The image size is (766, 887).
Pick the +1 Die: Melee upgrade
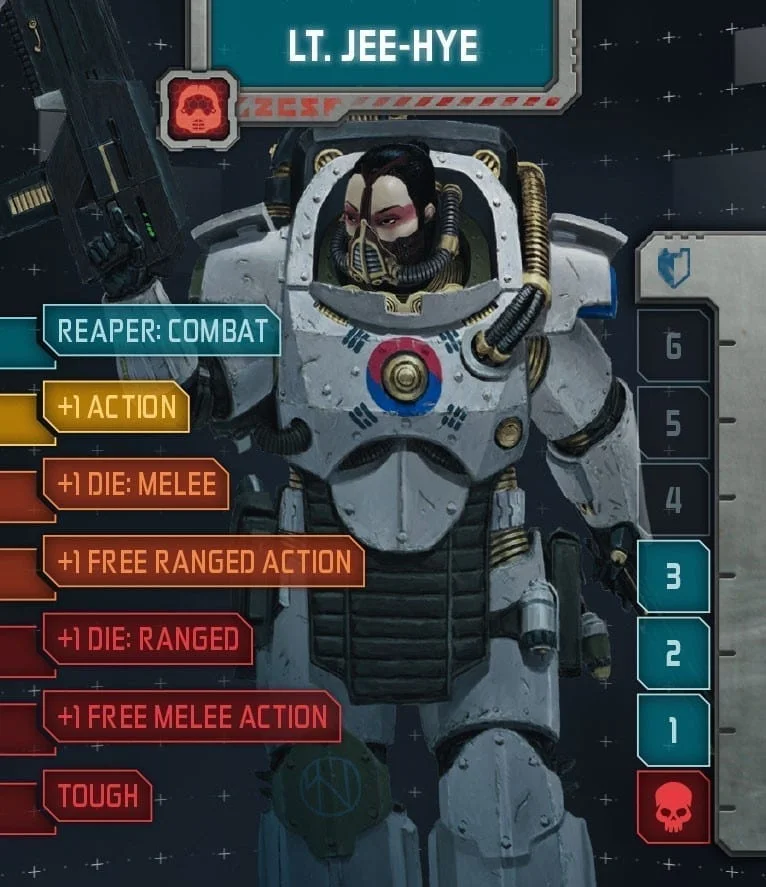136,485
